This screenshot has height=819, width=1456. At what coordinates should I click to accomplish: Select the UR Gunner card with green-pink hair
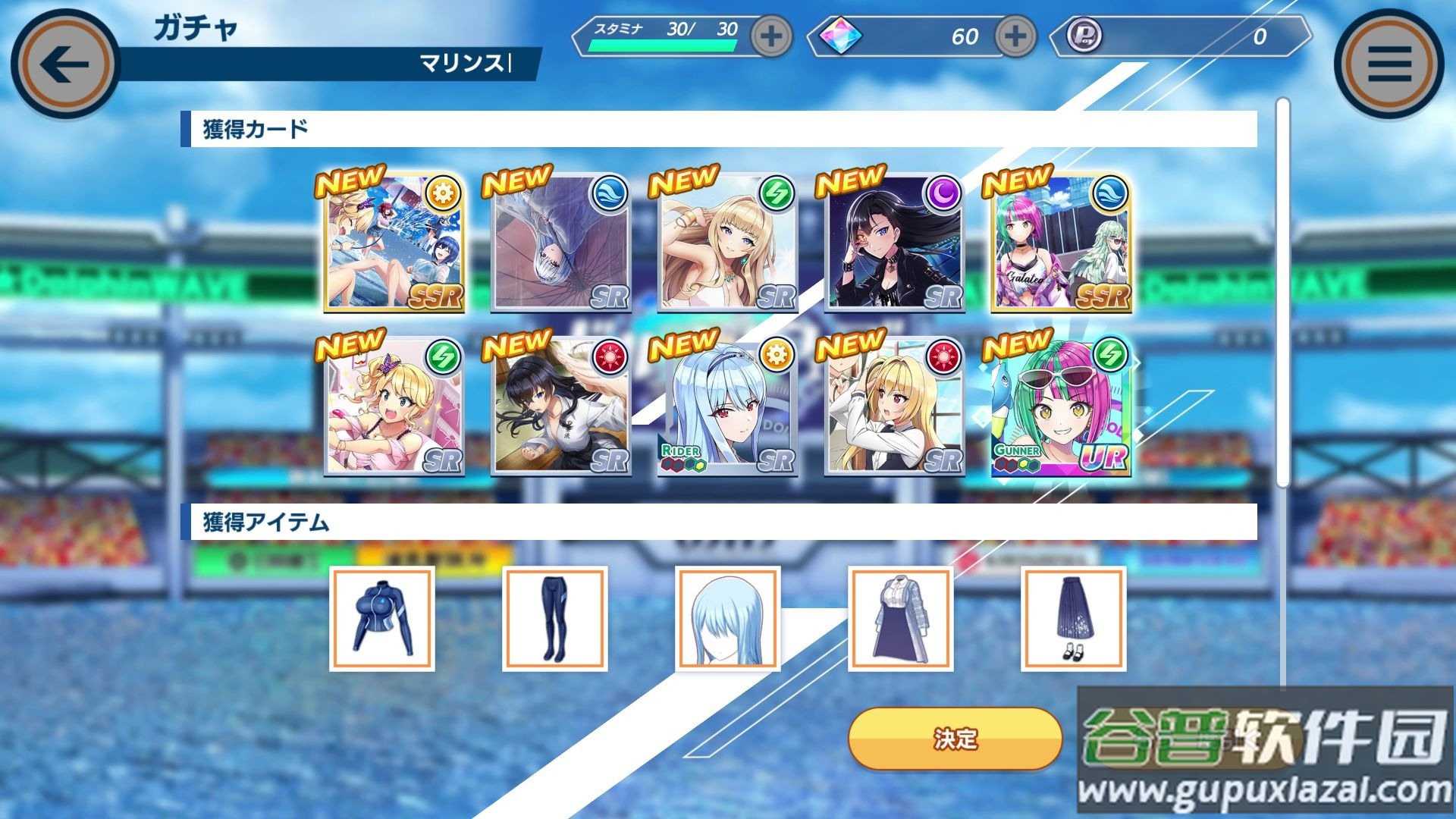tap(1061, 408)
